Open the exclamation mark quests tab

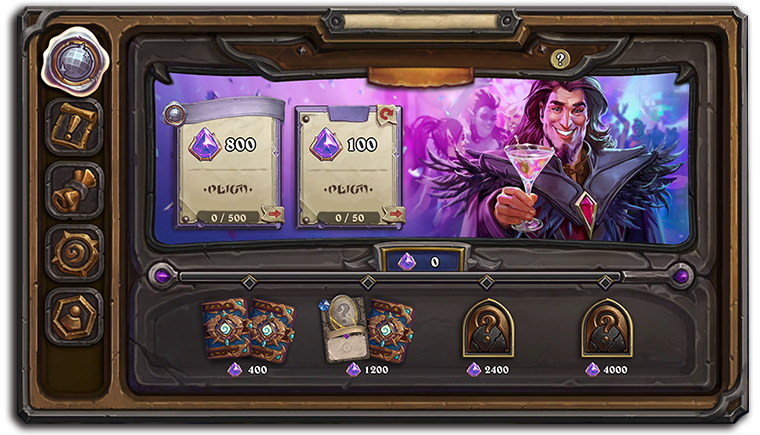click(73, 126)
